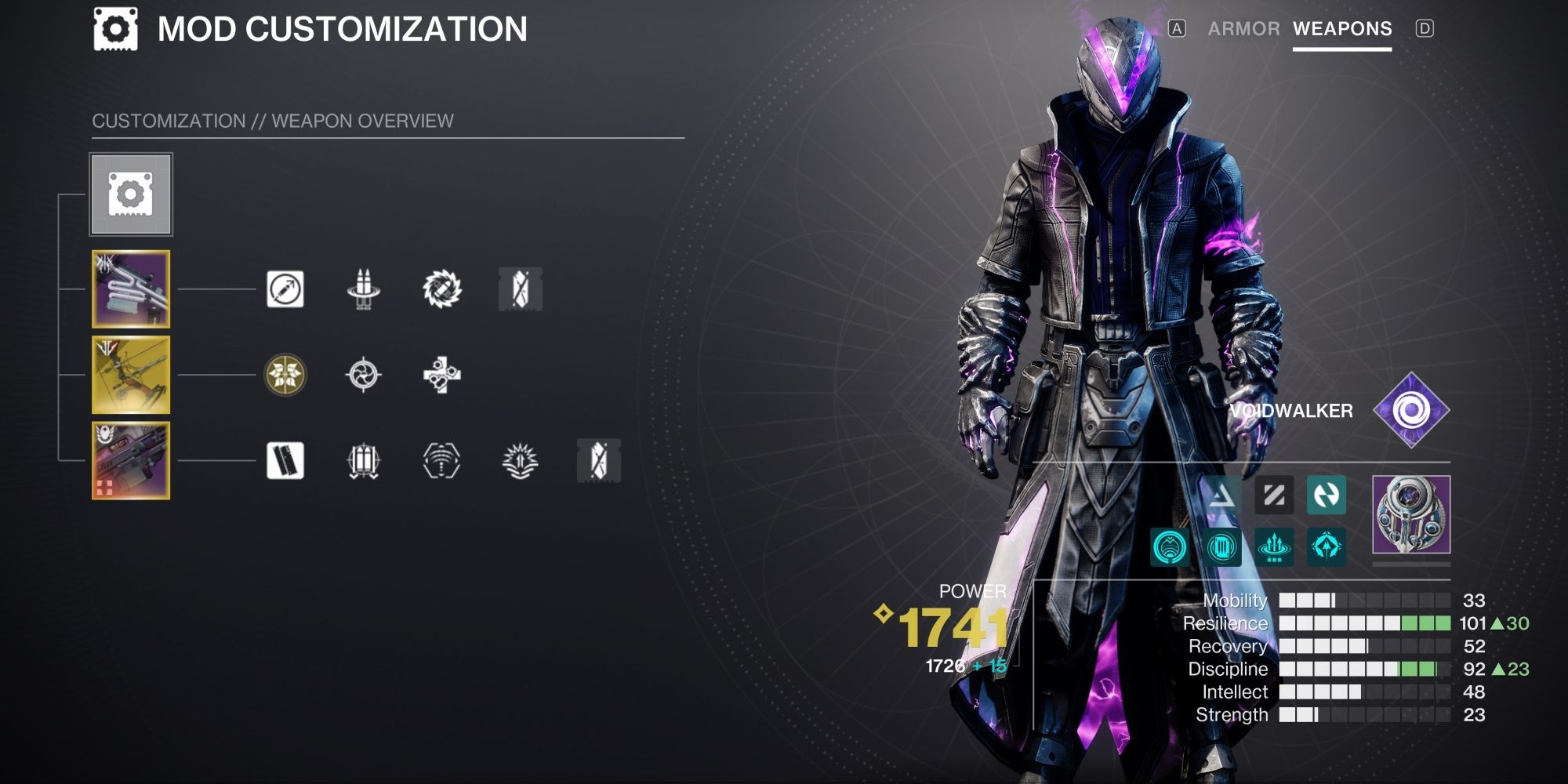Click the empty mod socket ticket icon
Viewport: 1568px width, 784px height.
tap(521, 288)
